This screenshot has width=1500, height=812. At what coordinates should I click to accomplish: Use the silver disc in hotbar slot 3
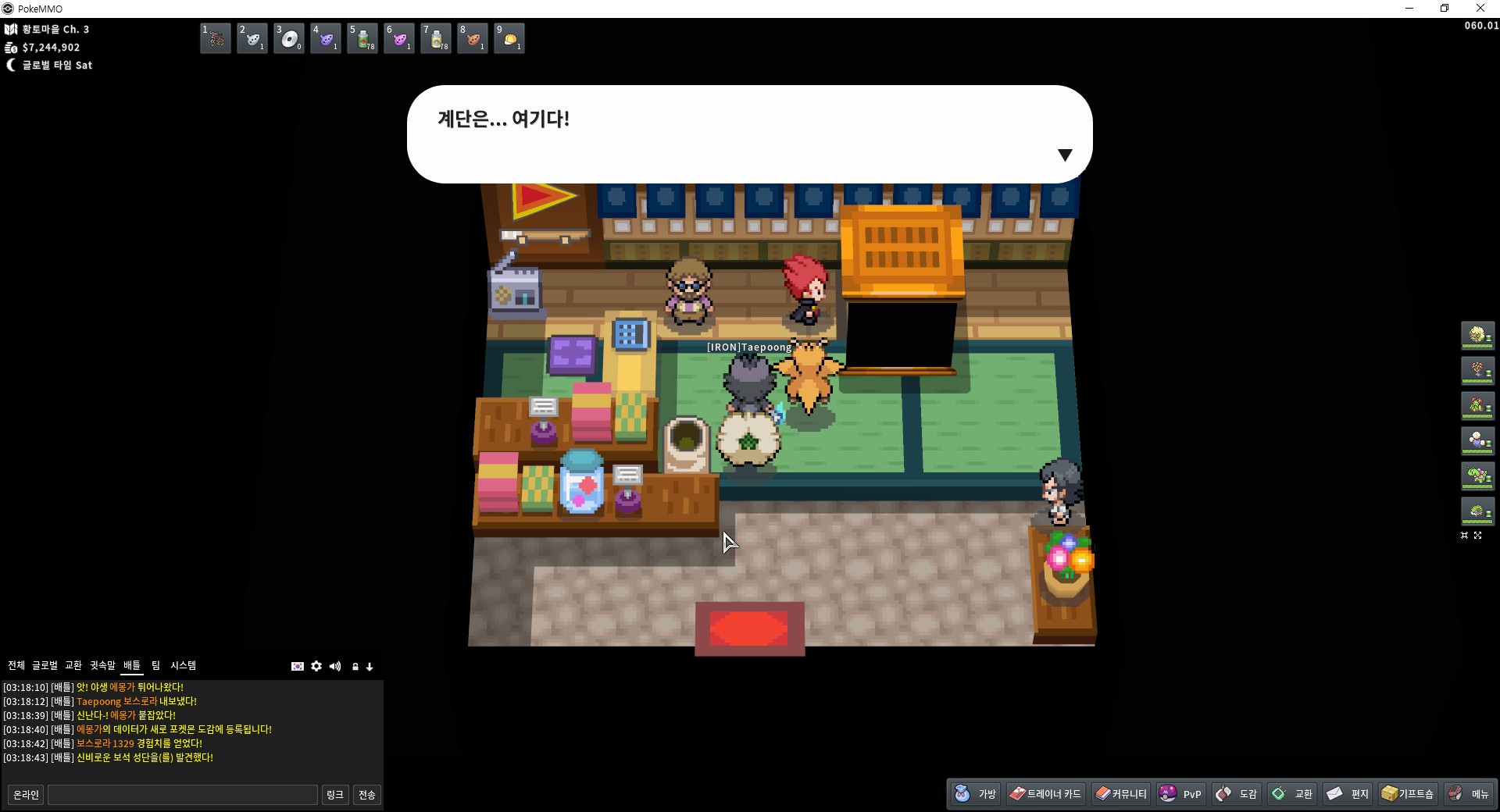pyautogui.click(x=289, y=38)
